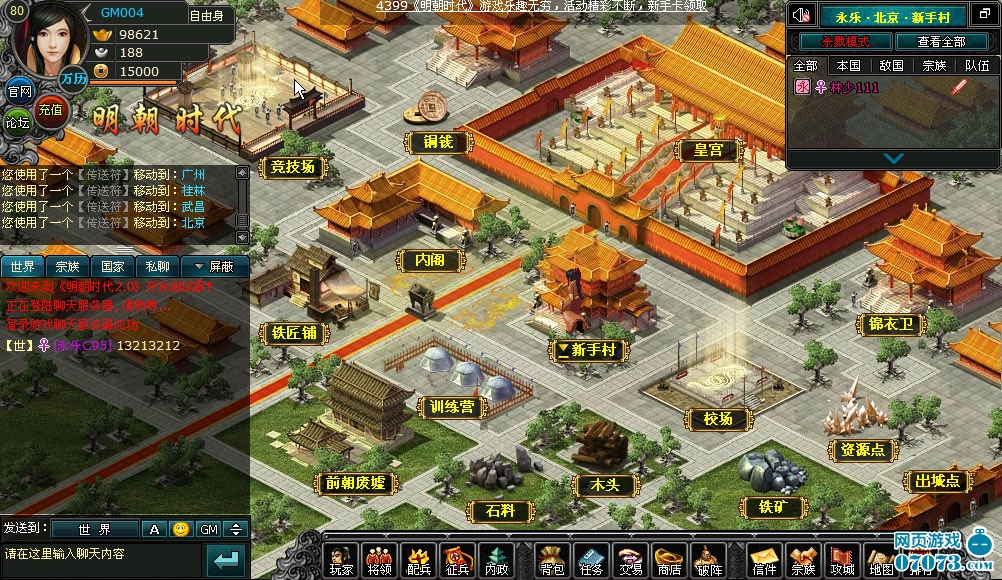Image resolution: width=1002 pixels, height=580 pixels.
Task: Choose the 查看全部 view-all button
Action: click(x=941, y=41)
